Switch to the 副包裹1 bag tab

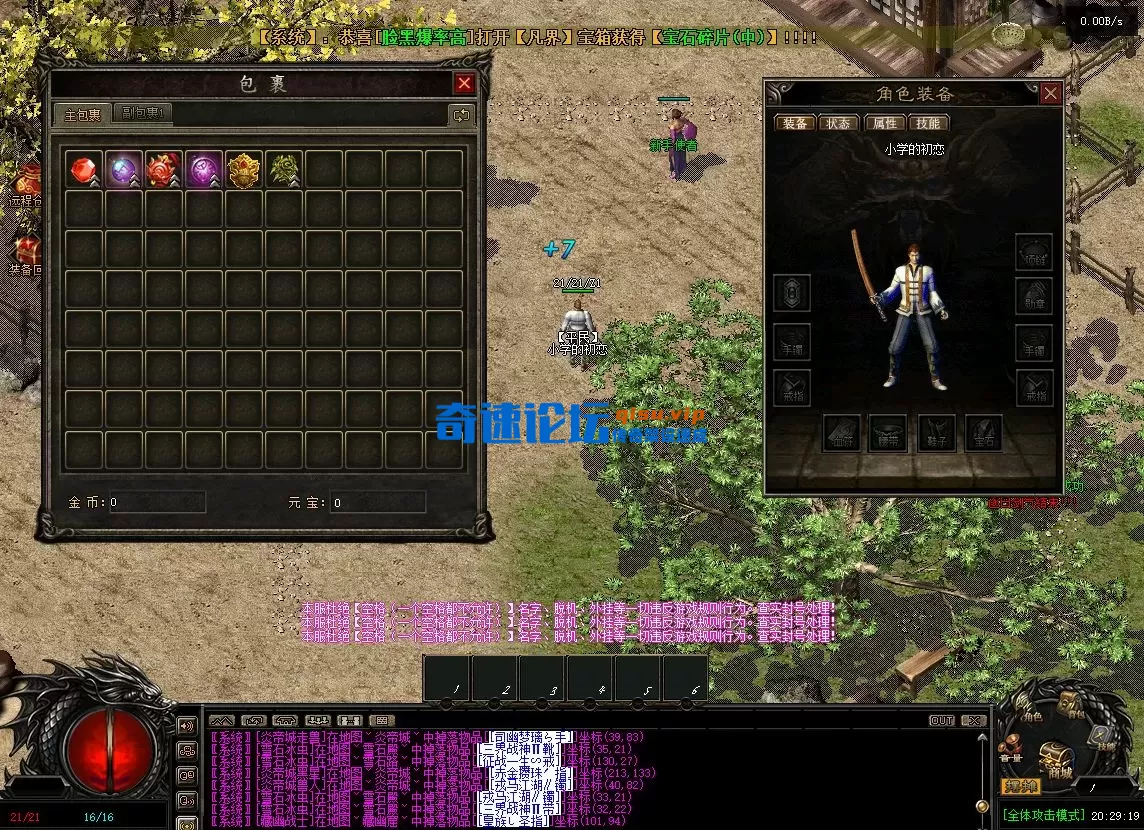[x=142, y=114]
